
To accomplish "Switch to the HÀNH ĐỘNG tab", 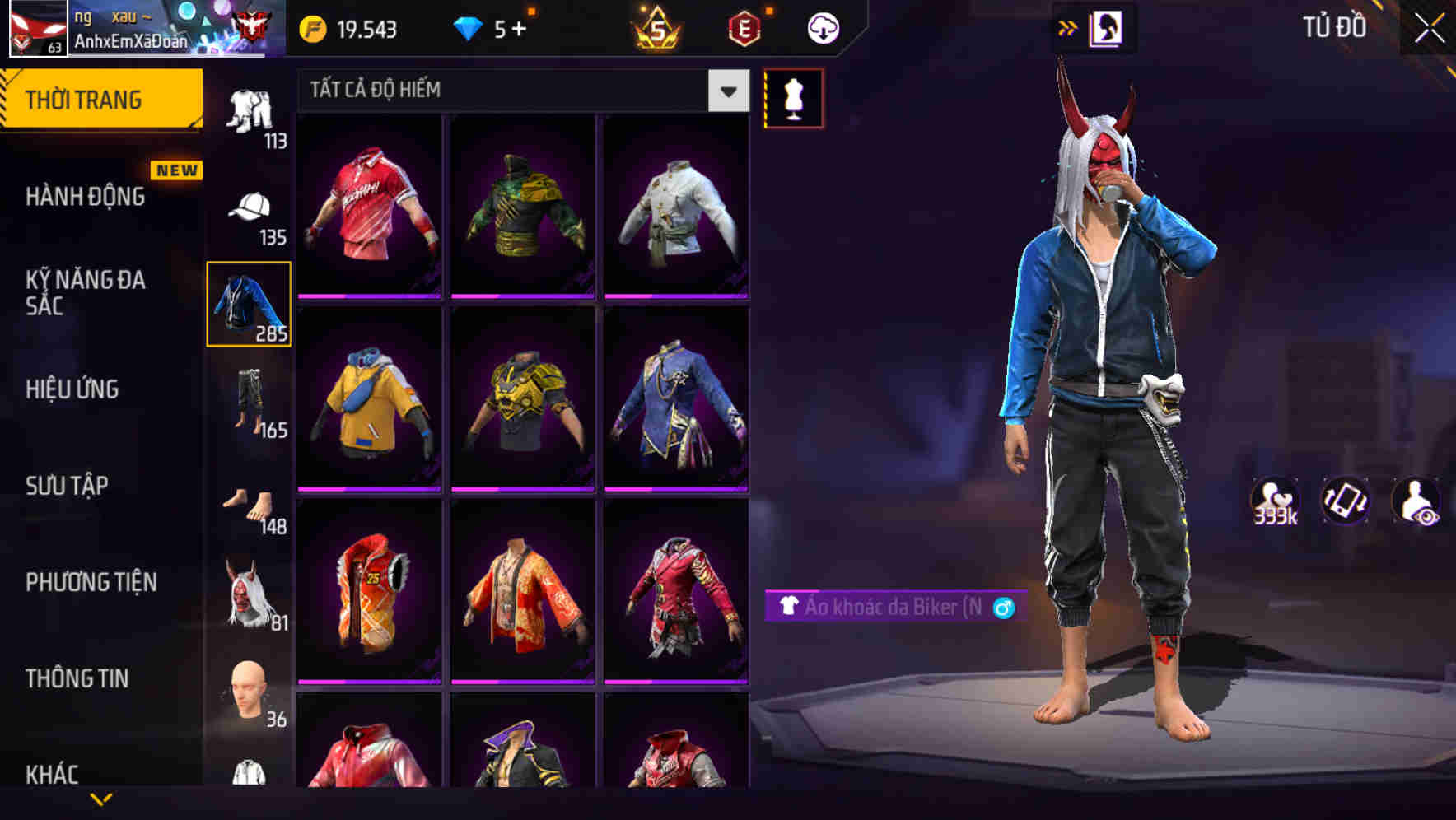I will [x=85, y=198].
